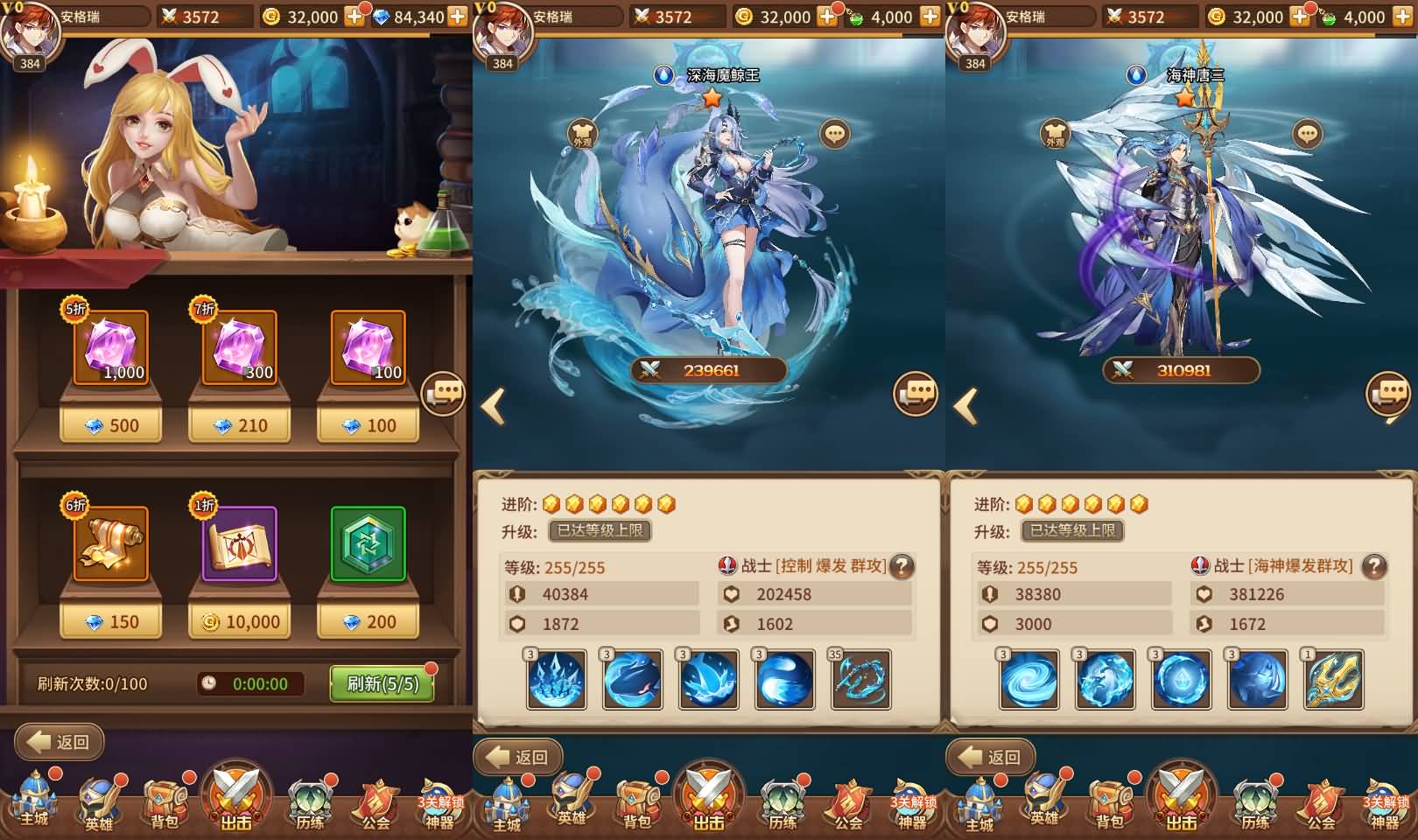
Task: Purchase the 1折 scroll for 10,000 gold
Action: coord(239,621)
